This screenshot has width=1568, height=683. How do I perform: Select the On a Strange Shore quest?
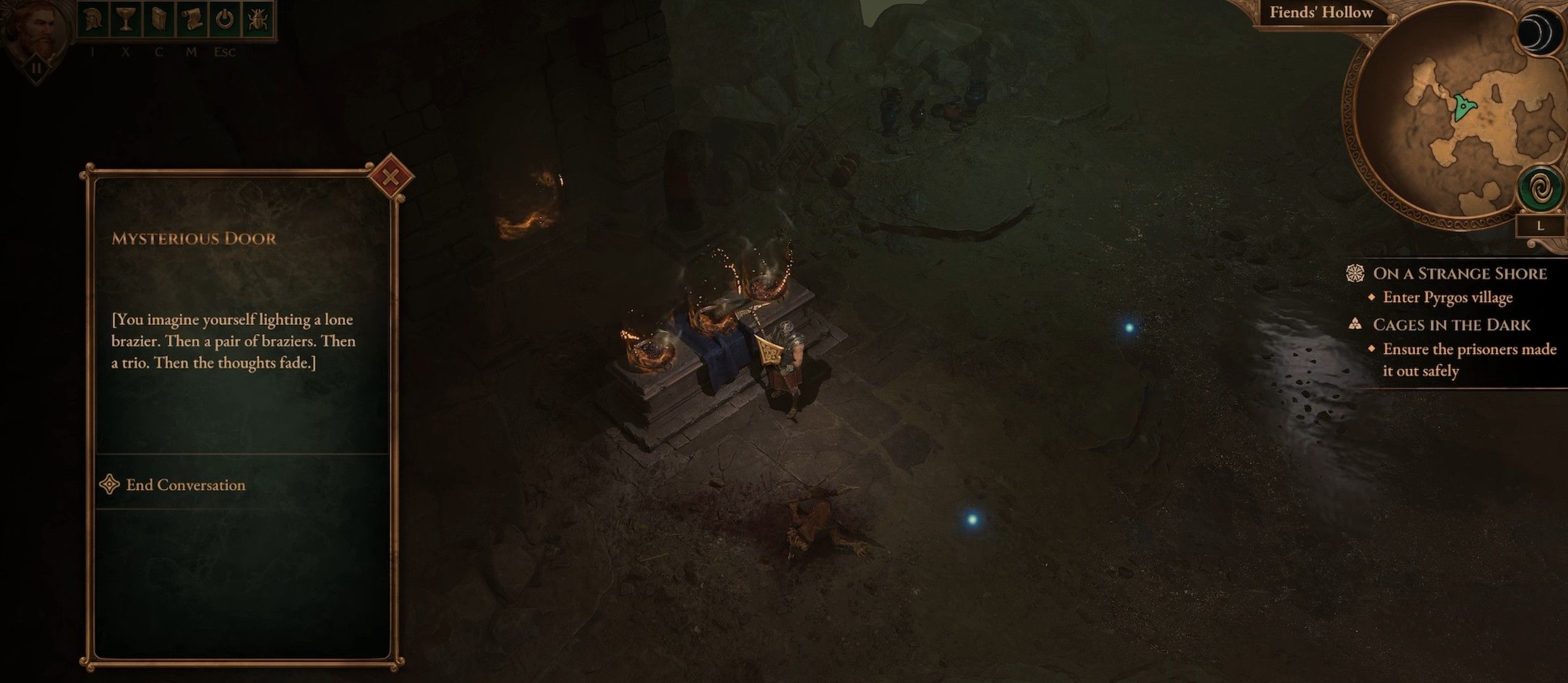pyautogui.click(x=1459, y=273)
